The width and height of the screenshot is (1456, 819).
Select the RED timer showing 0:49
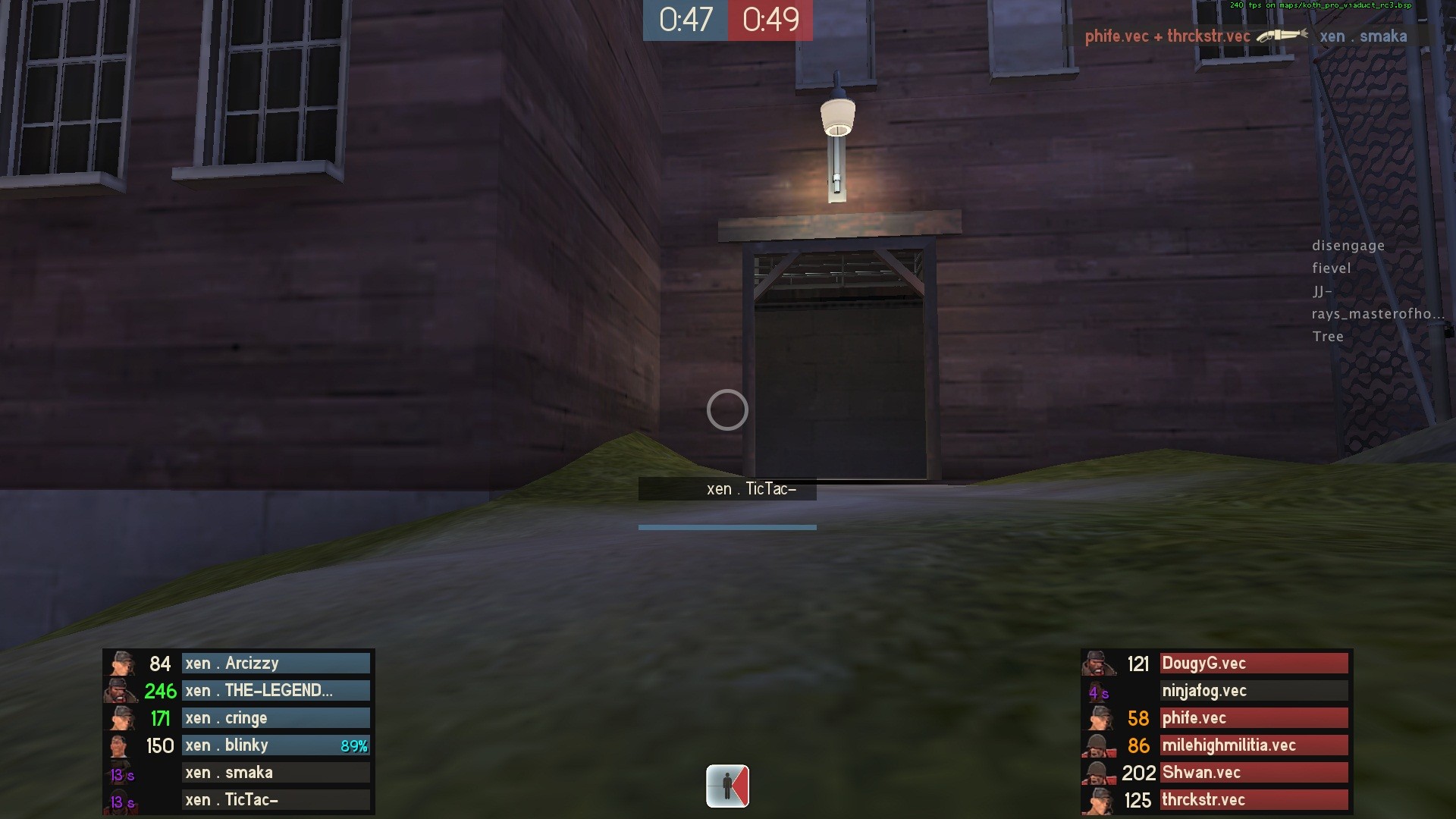(770, 20)
